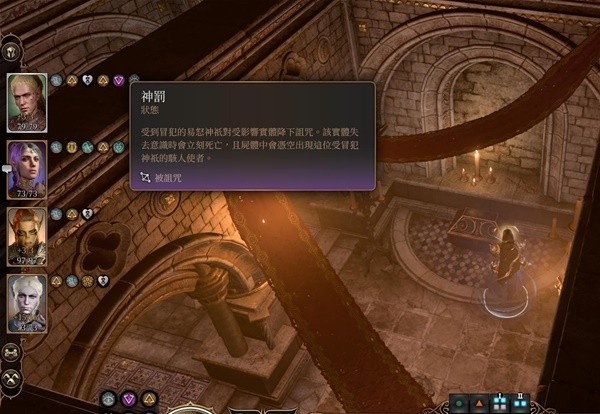Select the white-haired pale elf portrait
The width and height of the screenshot is (600, 414).
pyautogui.click(x=26, y=301)
